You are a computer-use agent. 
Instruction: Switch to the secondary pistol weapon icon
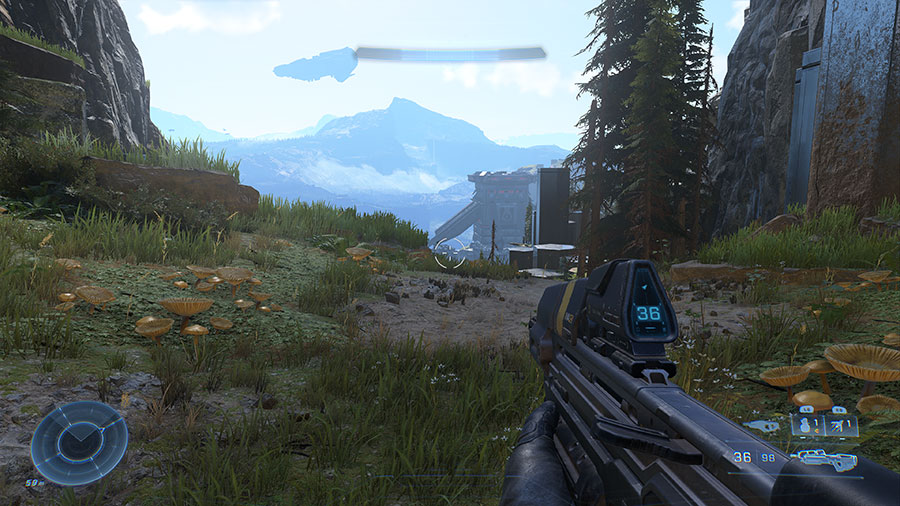click(x=761, y=426)
